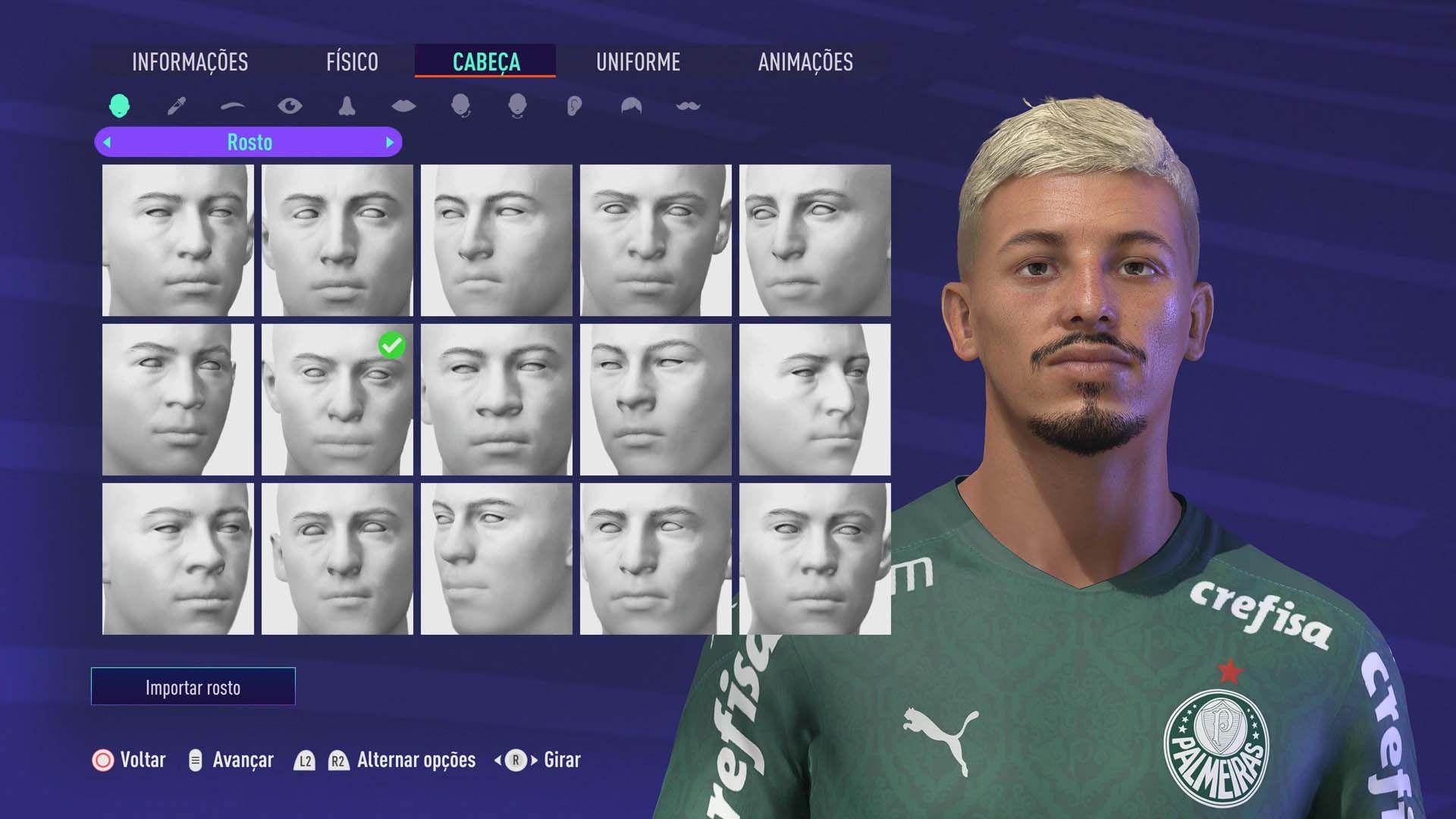Select the eye customization icon
1456x819 pixels.
[x=290, y=106]
